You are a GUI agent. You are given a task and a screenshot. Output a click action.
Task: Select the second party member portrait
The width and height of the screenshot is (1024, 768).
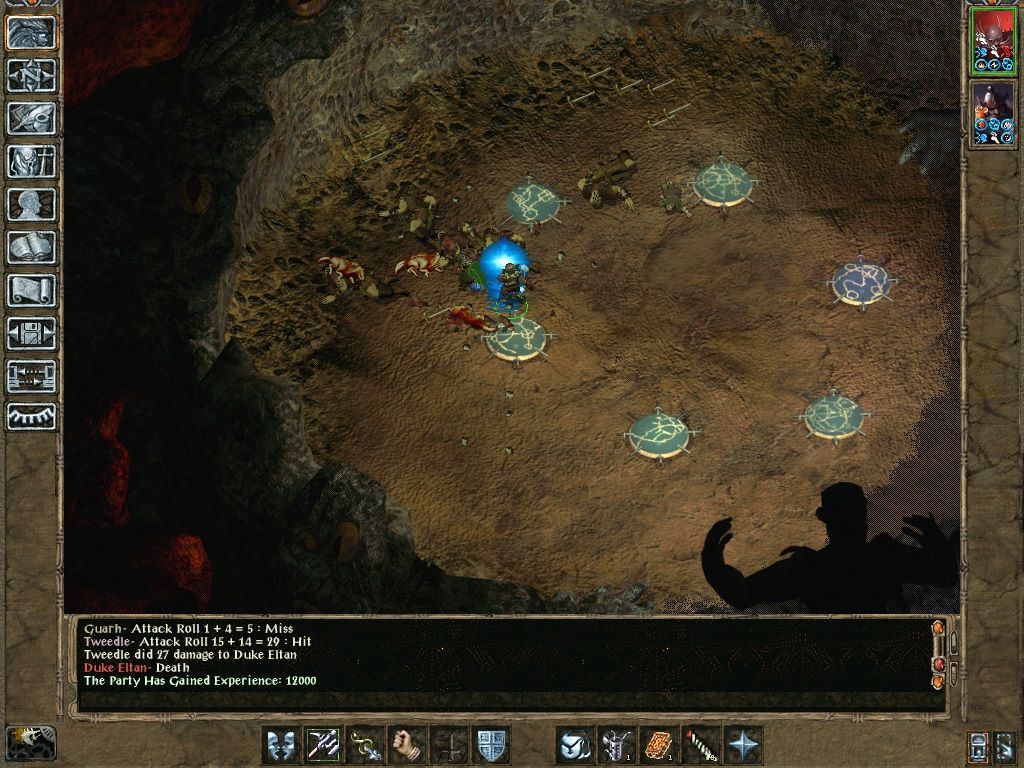993,113
